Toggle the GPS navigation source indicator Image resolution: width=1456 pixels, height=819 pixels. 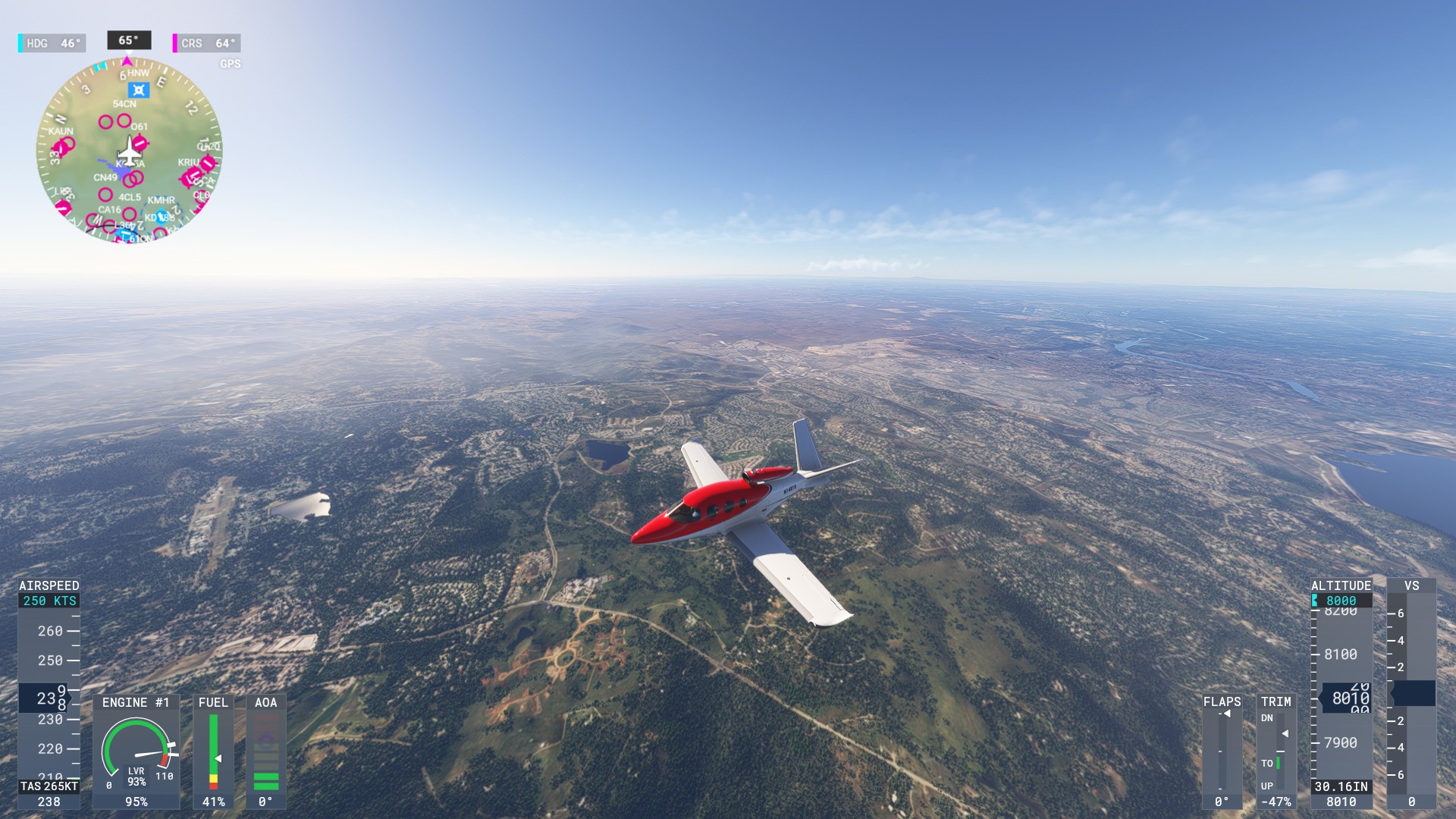click(230, 63)
